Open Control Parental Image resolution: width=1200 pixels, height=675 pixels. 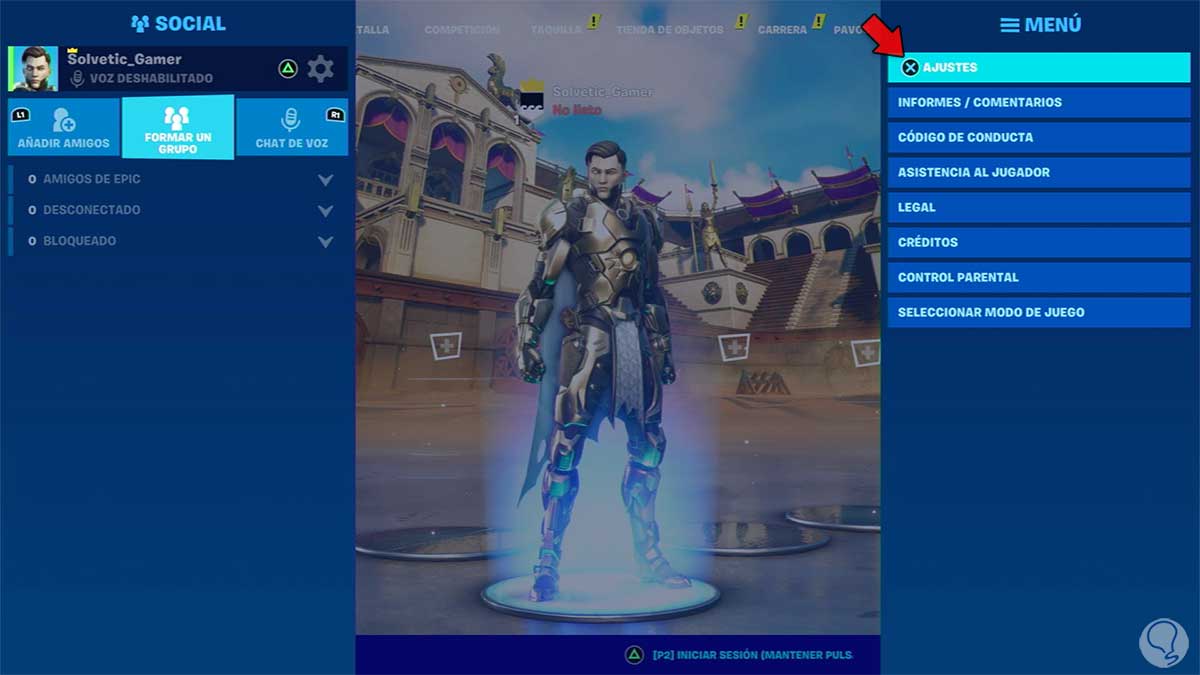[x=1038, y=277]
